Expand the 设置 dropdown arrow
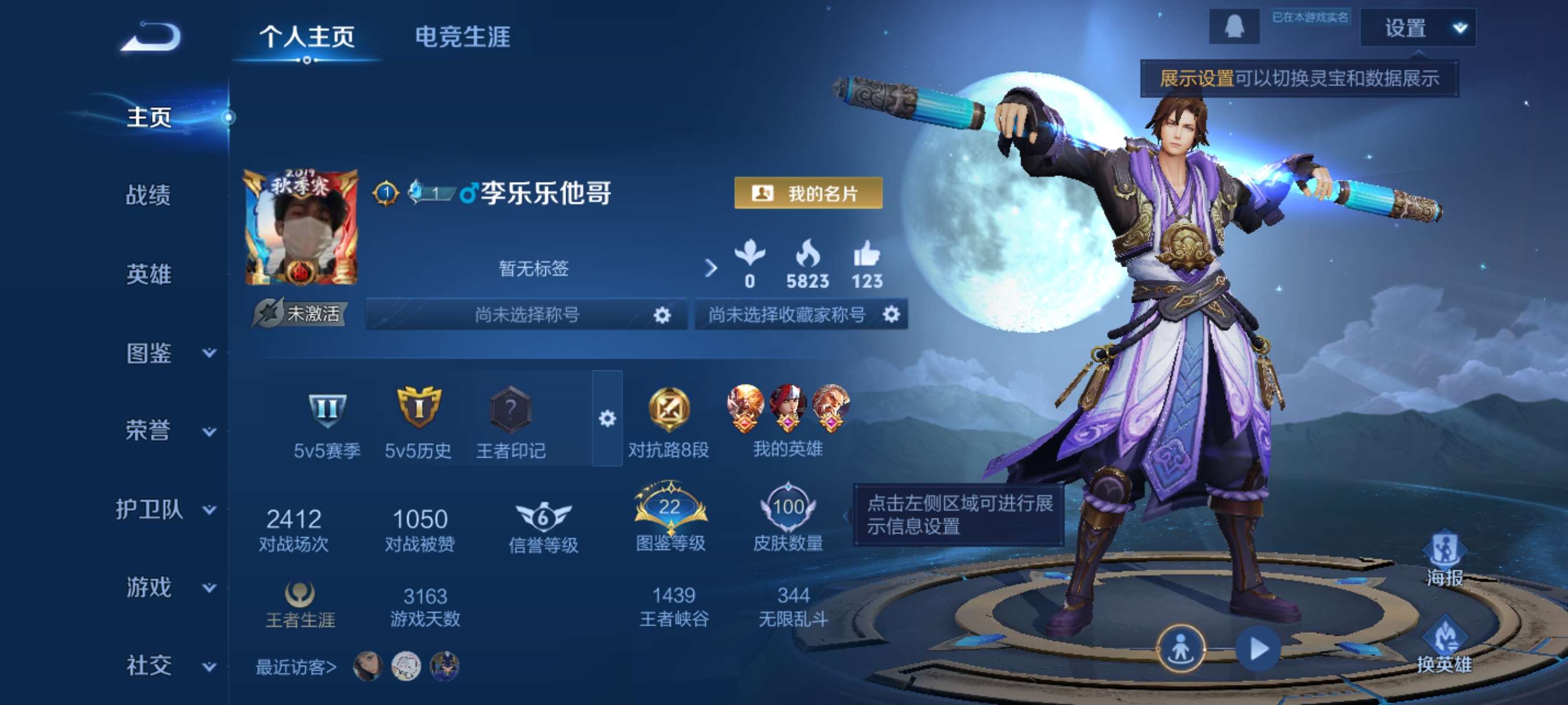The width and height of the screenshot is (1568, 705). click(x=1460, y=28)
